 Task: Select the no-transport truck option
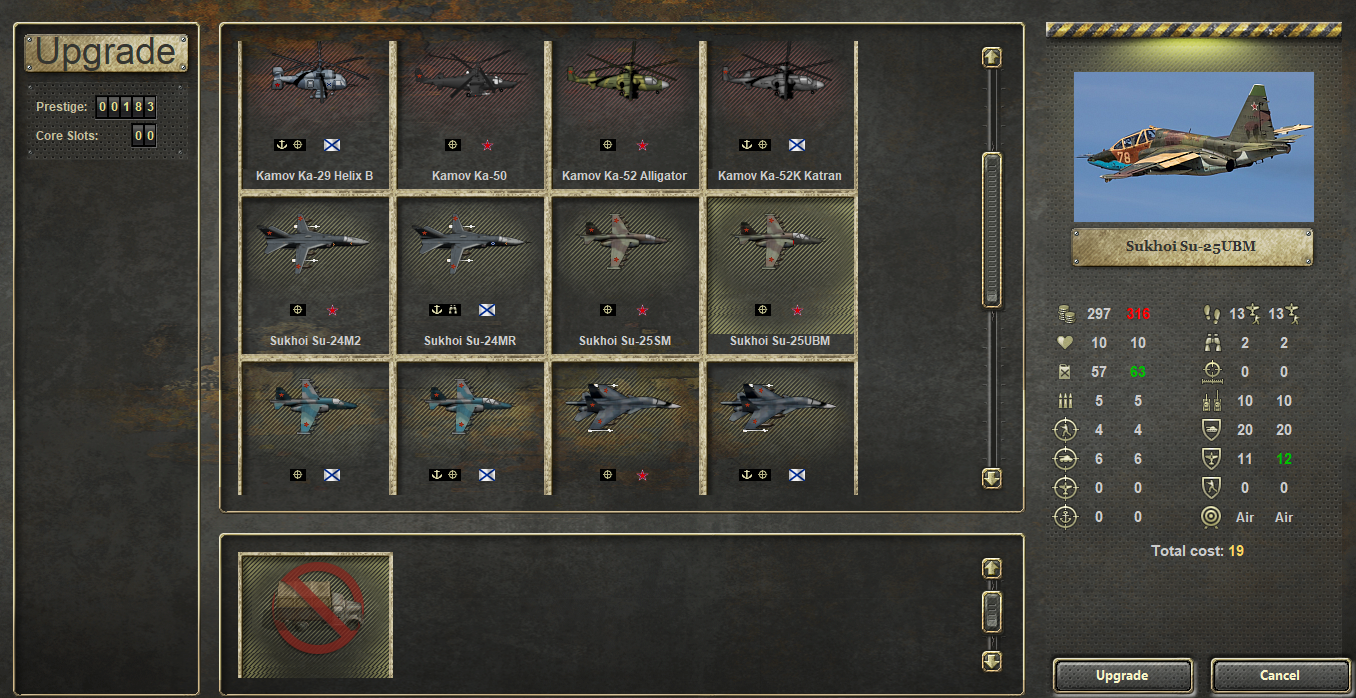(x=316, y=614)
